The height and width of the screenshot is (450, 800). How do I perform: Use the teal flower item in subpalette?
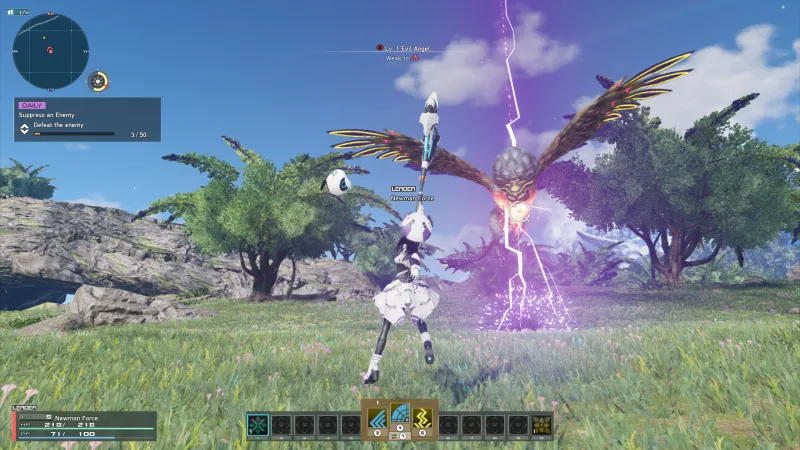(258, 425)
